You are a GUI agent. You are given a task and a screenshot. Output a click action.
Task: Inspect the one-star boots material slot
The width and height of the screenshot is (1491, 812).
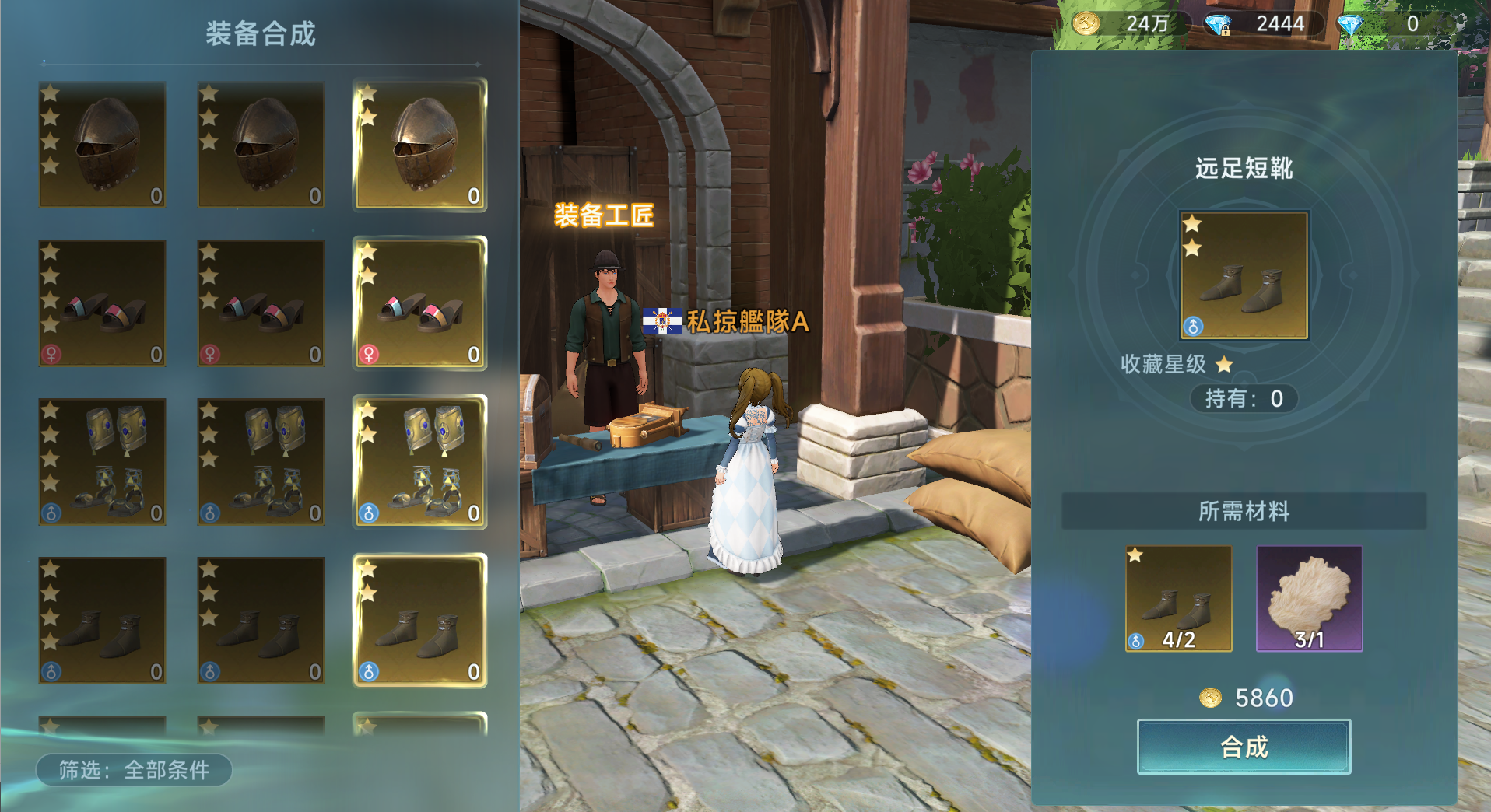pos(1178,599)
